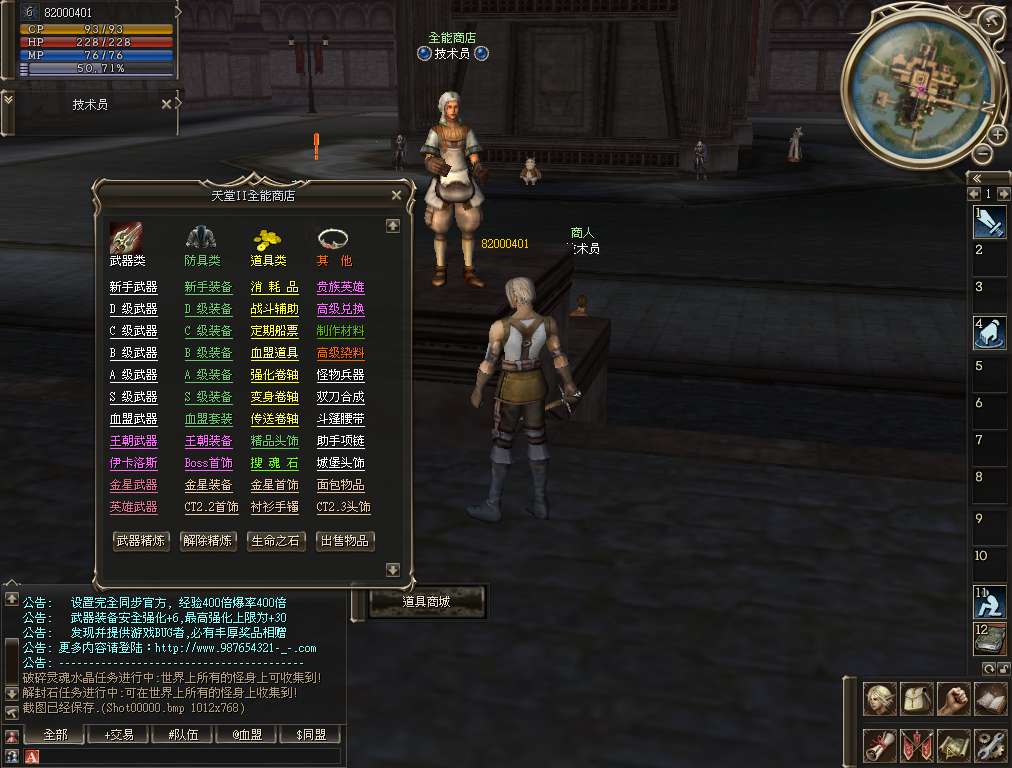1012x768 pixels.
Task: Open the wrench and gear system menu
Action: [x=990, y=745]
